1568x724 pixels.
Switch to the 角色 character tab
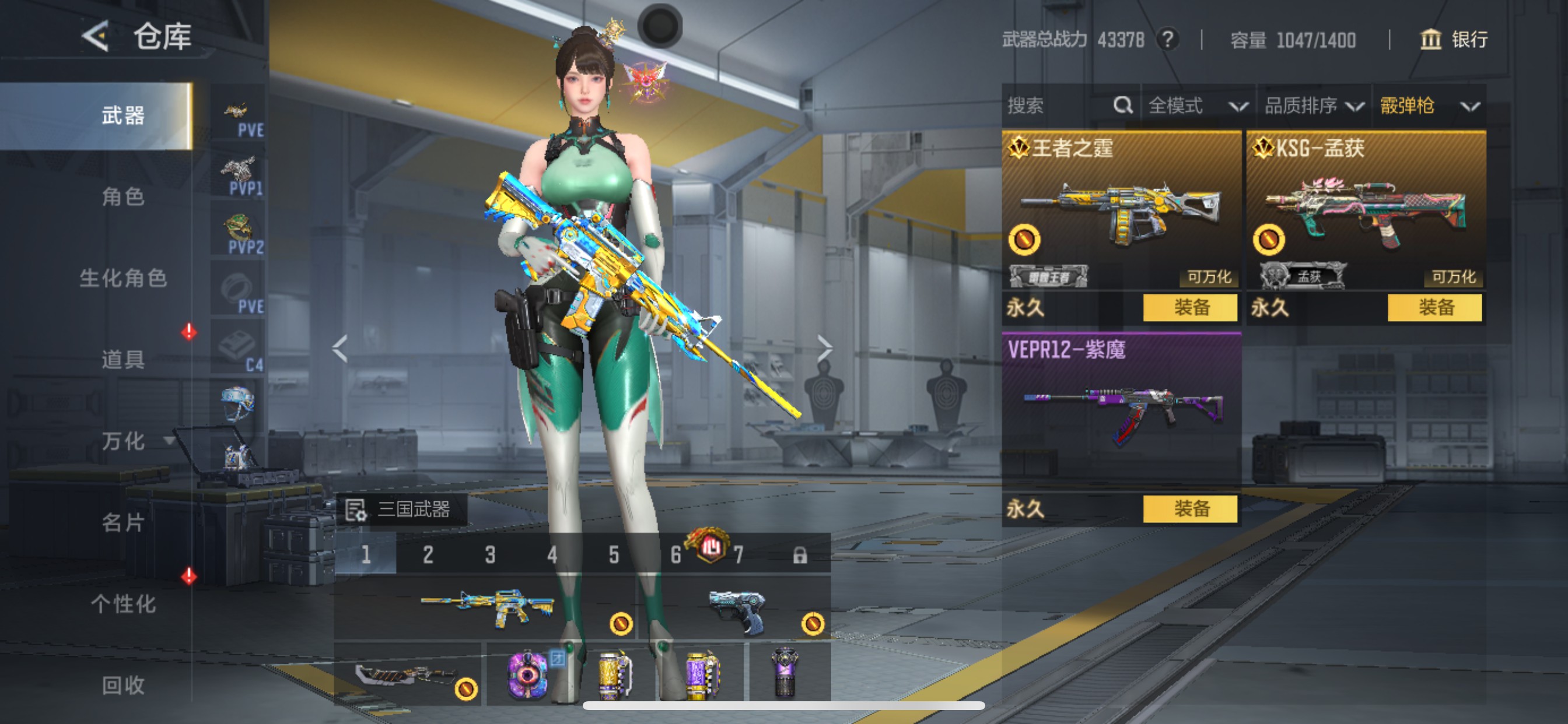[123, 196]
